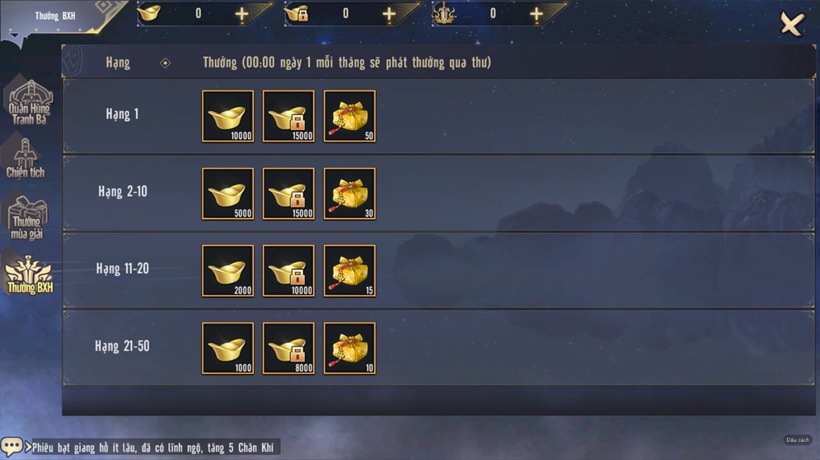The width and height of the screenshot is (820, 460).
Task: Select the Thưởng BXH tab
Action: 29,273
